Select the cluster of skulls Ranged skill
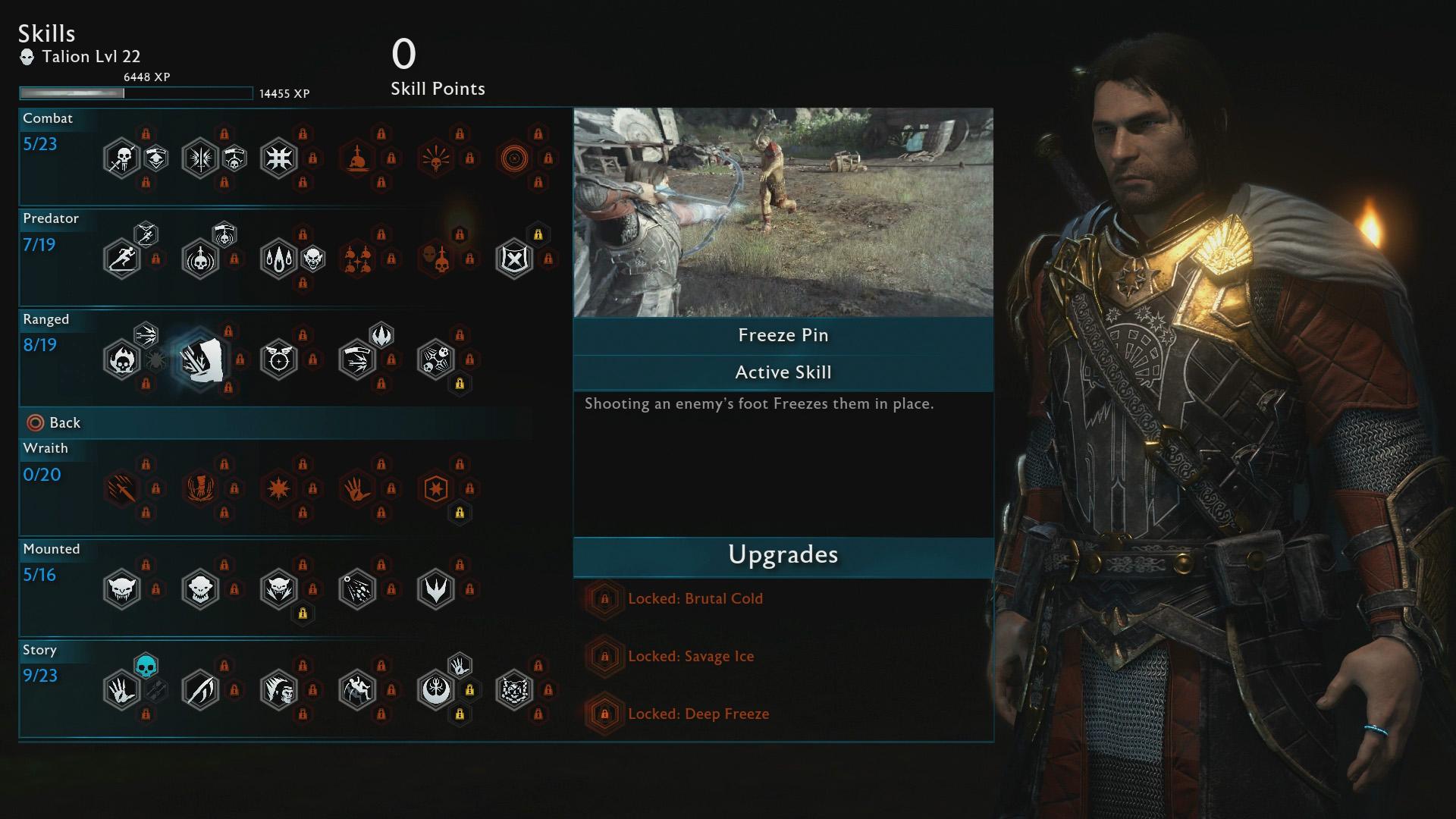This screenshot has width=1456, height=819. 435,359
